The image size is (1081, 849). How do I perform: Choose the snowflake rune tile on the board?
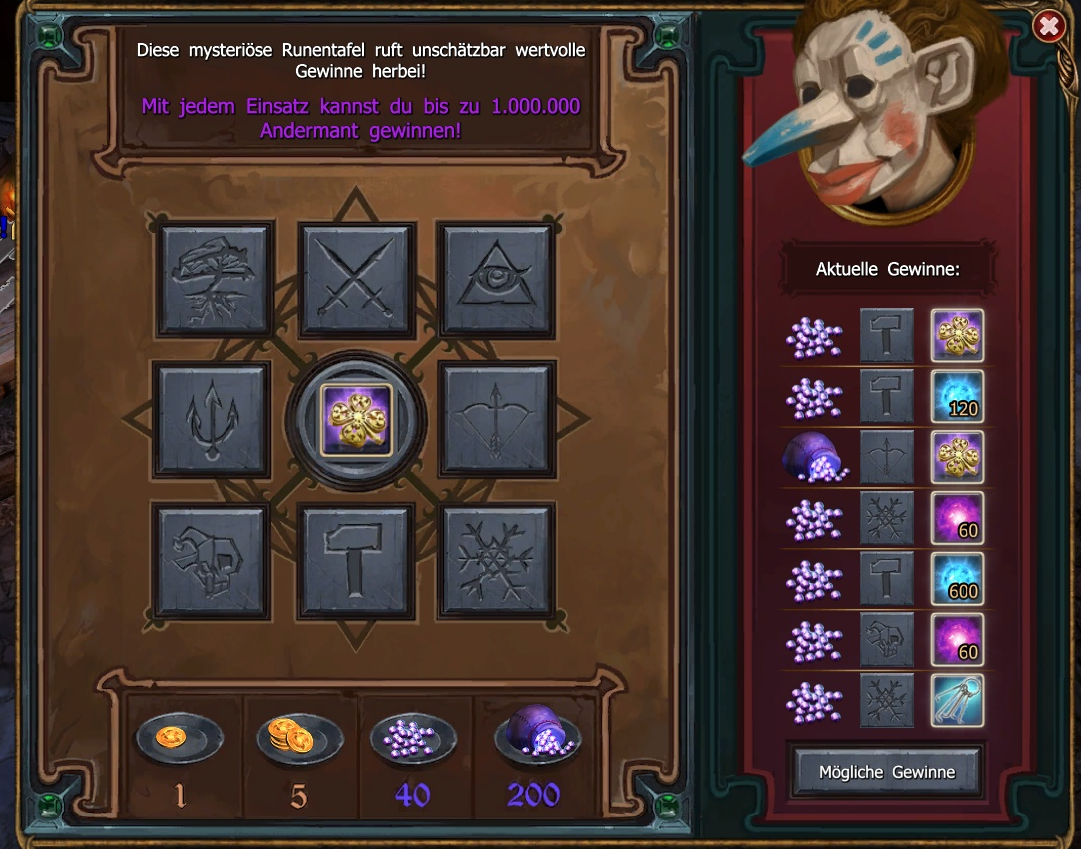497,560
